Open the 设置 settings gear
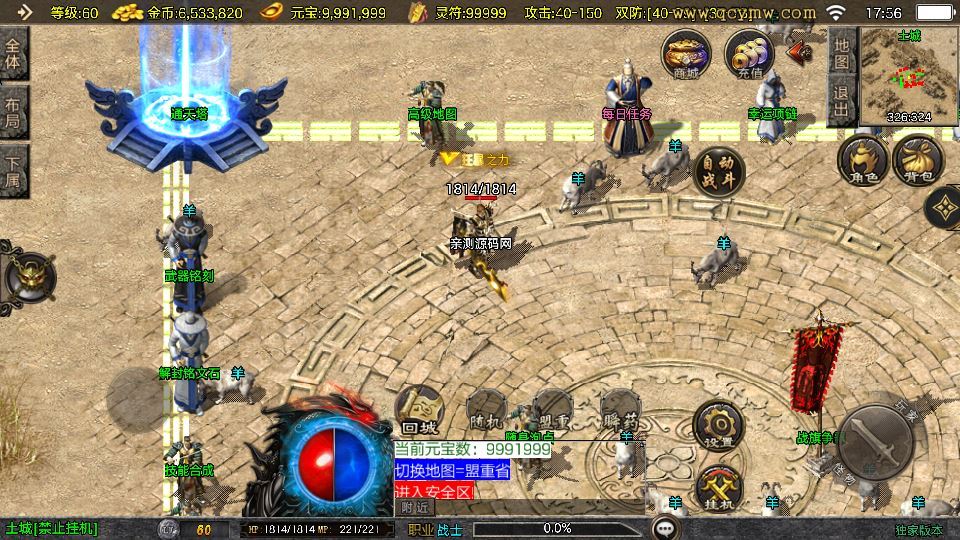Screen dimensions: 960x540 719,425
